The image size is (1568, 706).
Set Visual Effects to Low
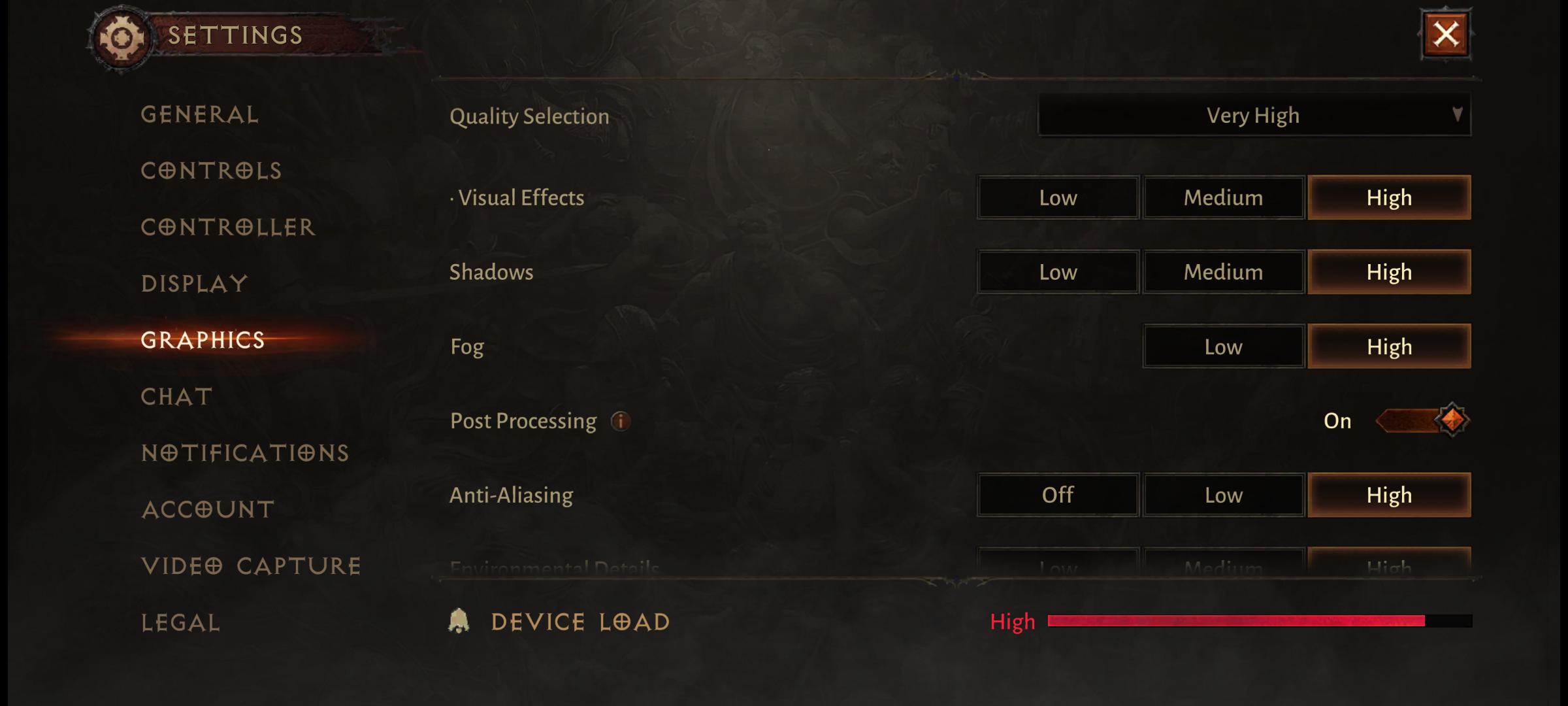[x=1058, y=197]
